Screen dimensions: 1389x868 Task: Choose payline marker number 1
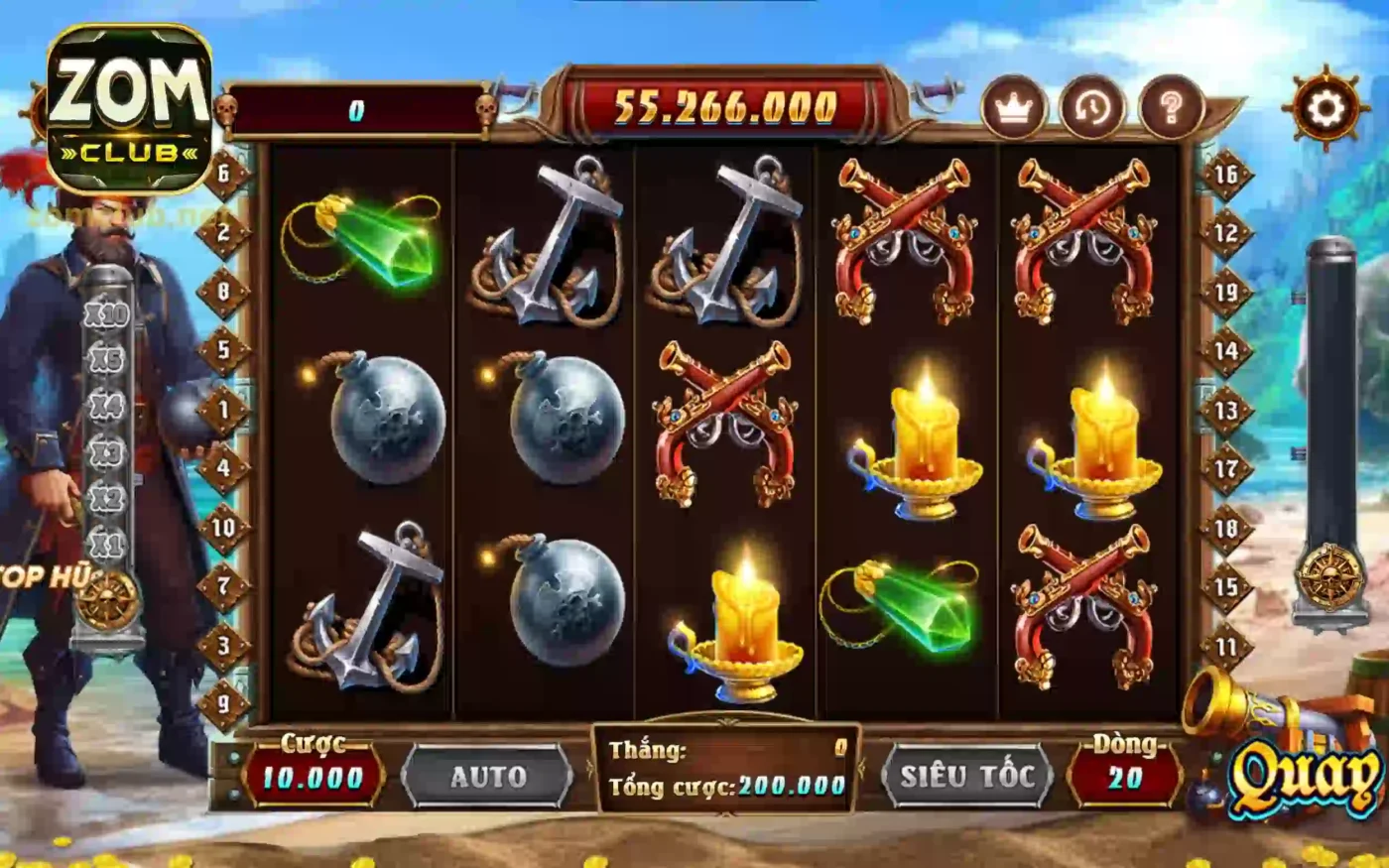224,409
